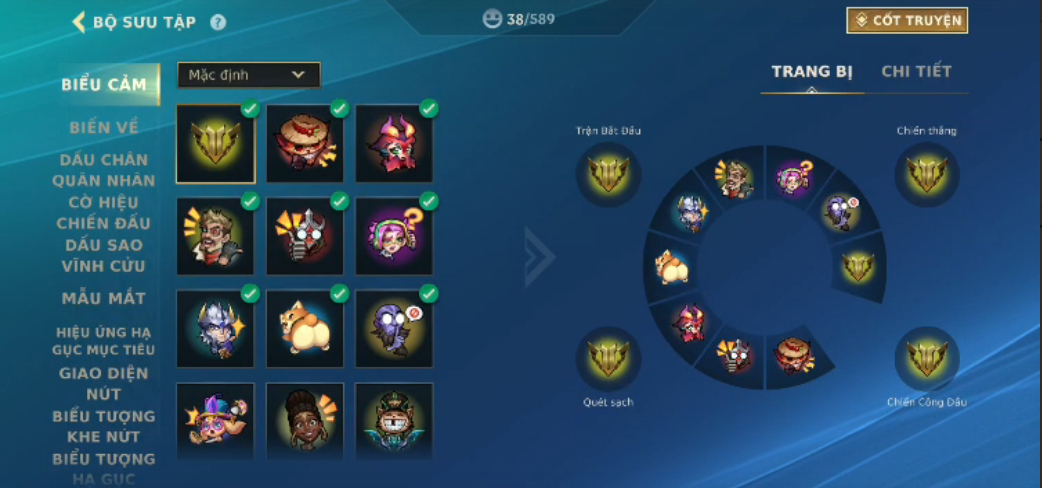Select the corgi butt emote in grid
This screenshot has width=1042, height=488.
click(x=305, y=329)
